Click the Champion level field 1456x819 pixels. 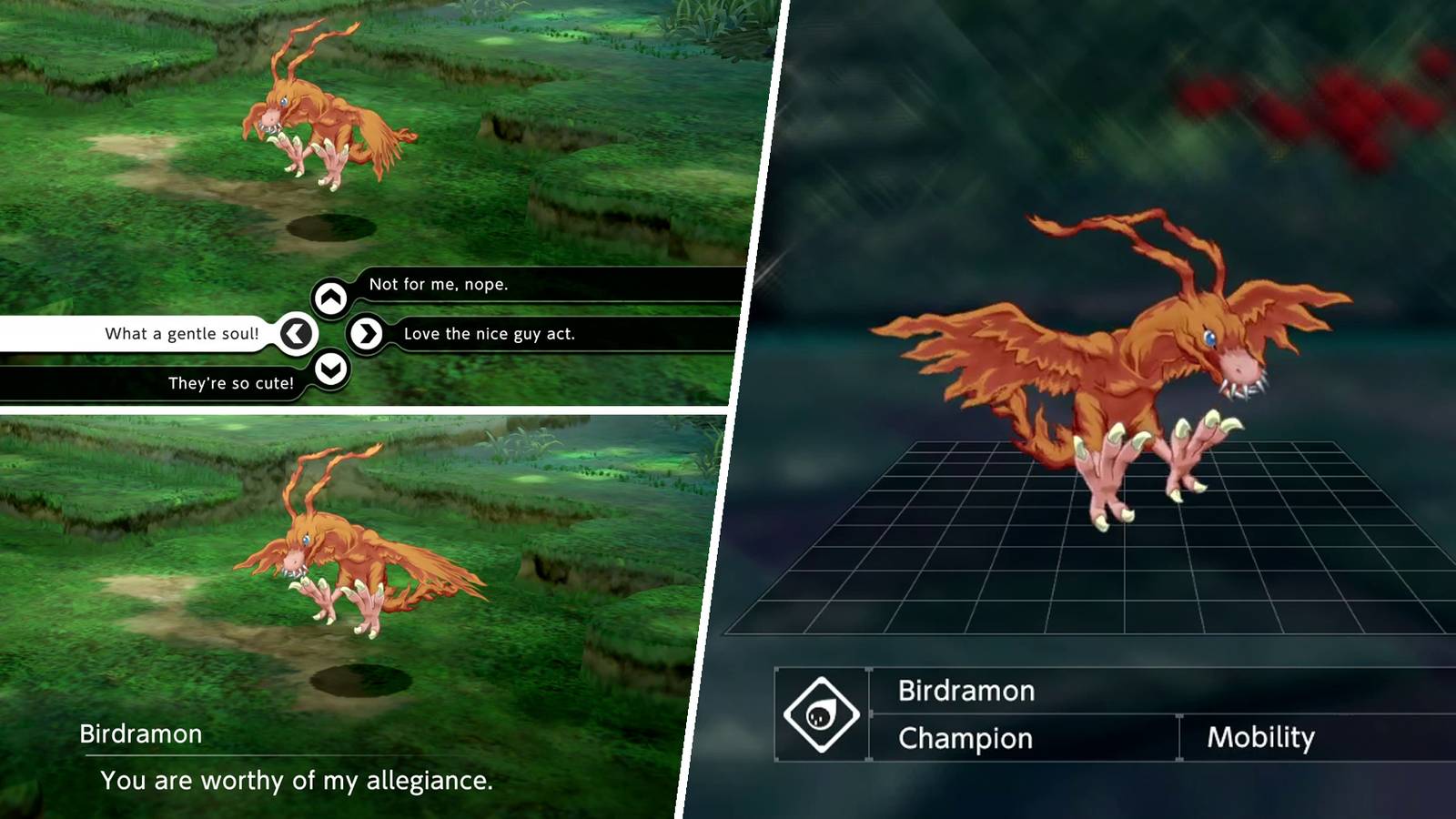point(965,738)
